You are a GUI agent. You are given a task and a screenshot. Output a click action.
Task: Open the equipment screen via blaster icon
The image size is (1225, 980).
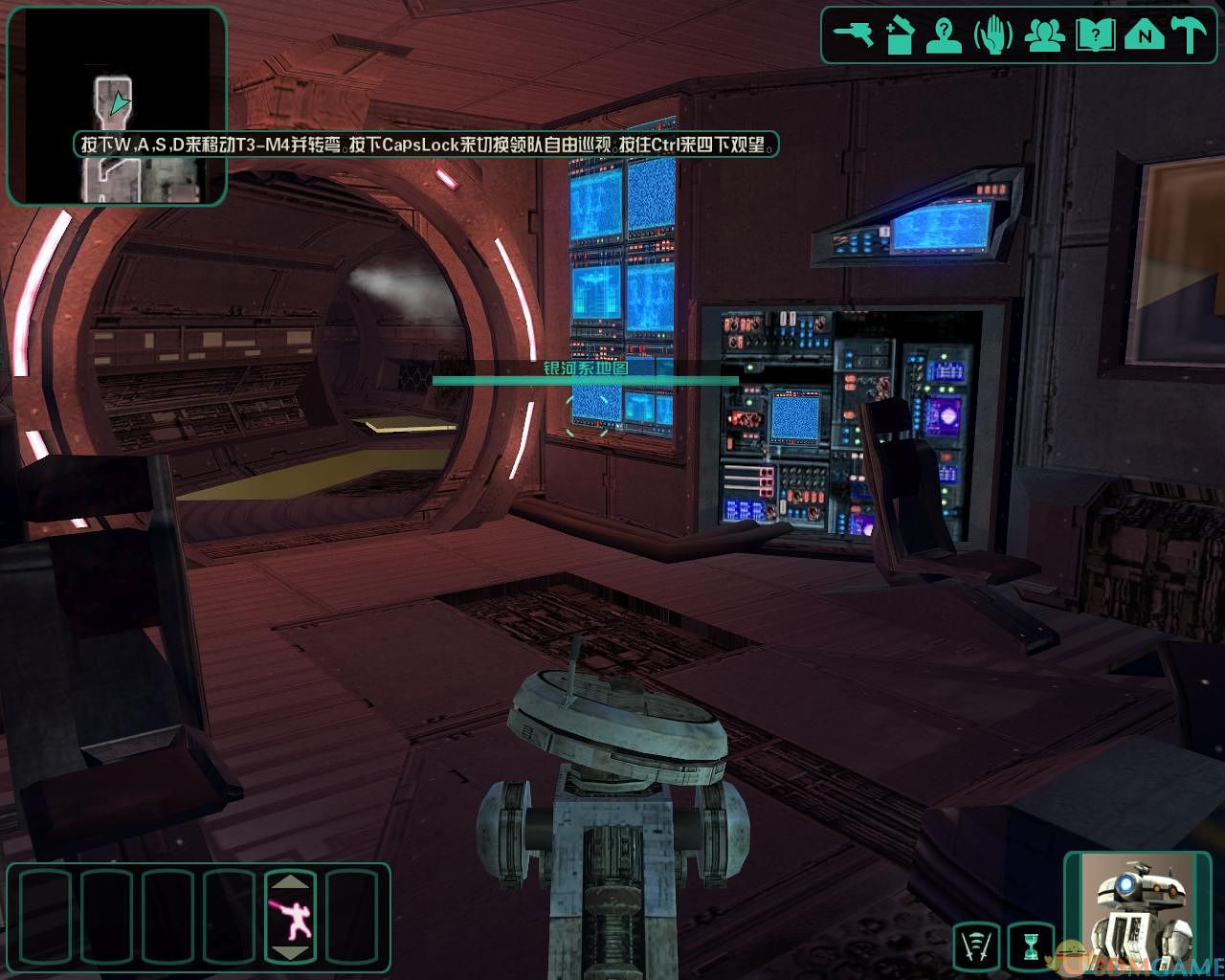click(853, 36)
